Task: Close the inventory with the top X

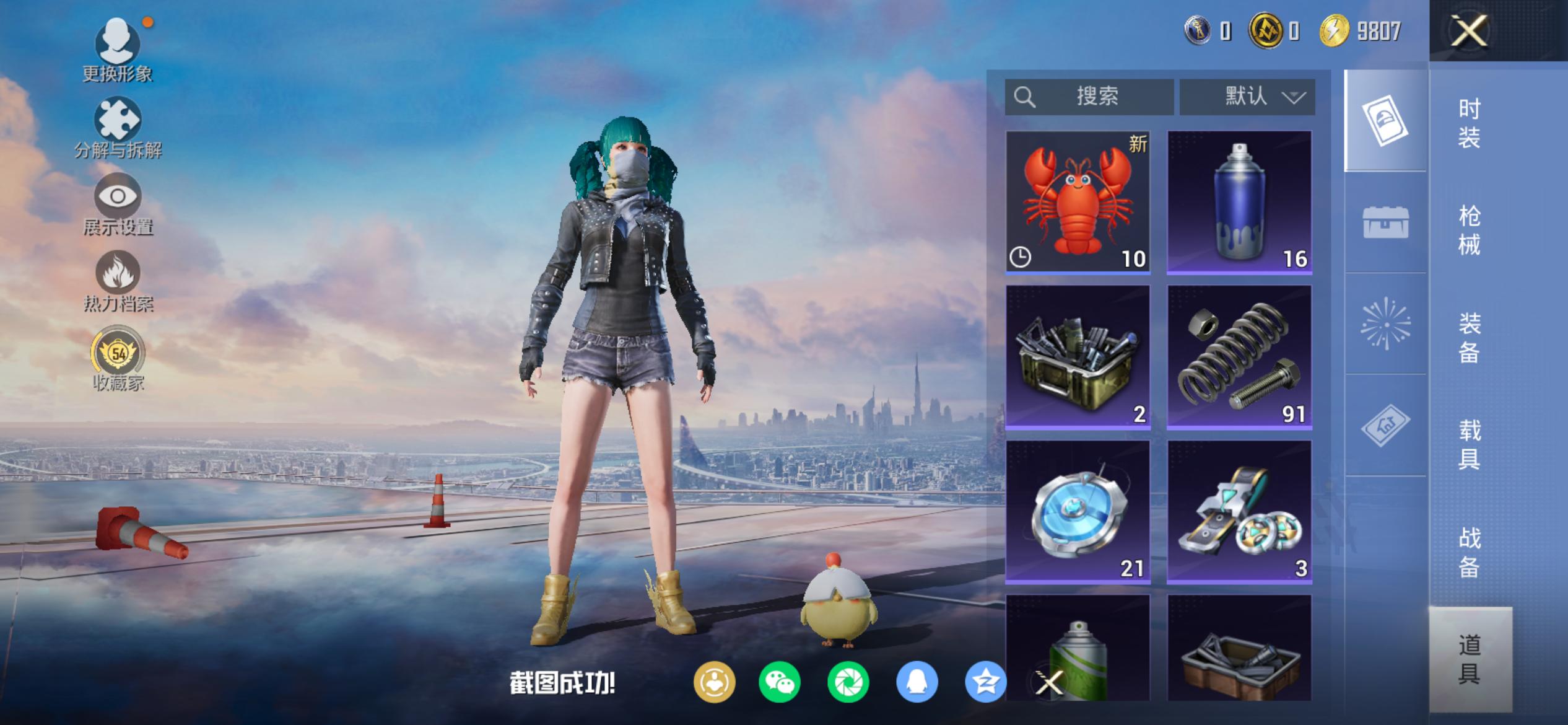Action: click(x=1469, y=31)
